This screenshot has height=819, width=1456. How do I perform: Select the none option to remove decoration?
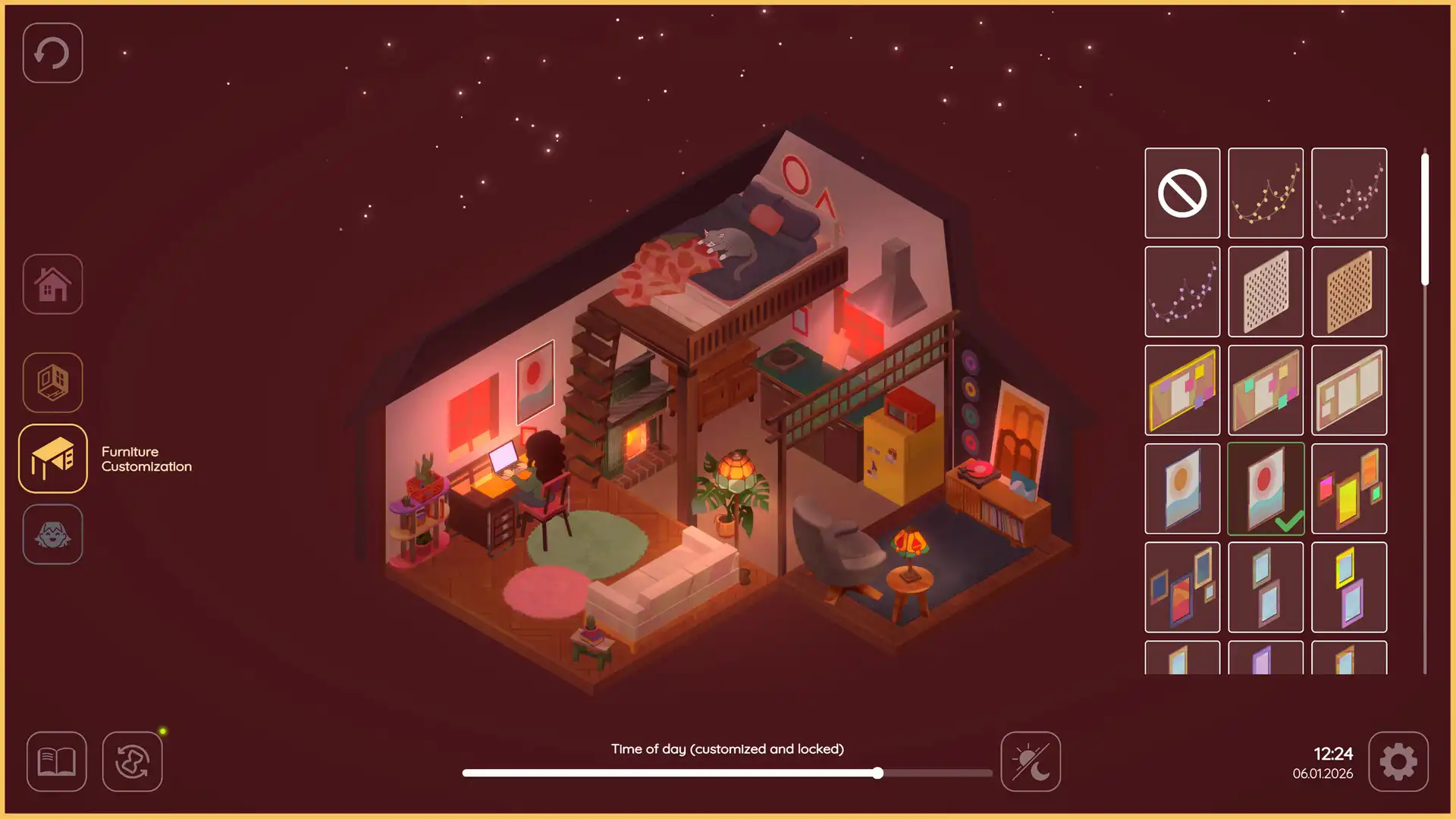click(x=1182, y=192)
